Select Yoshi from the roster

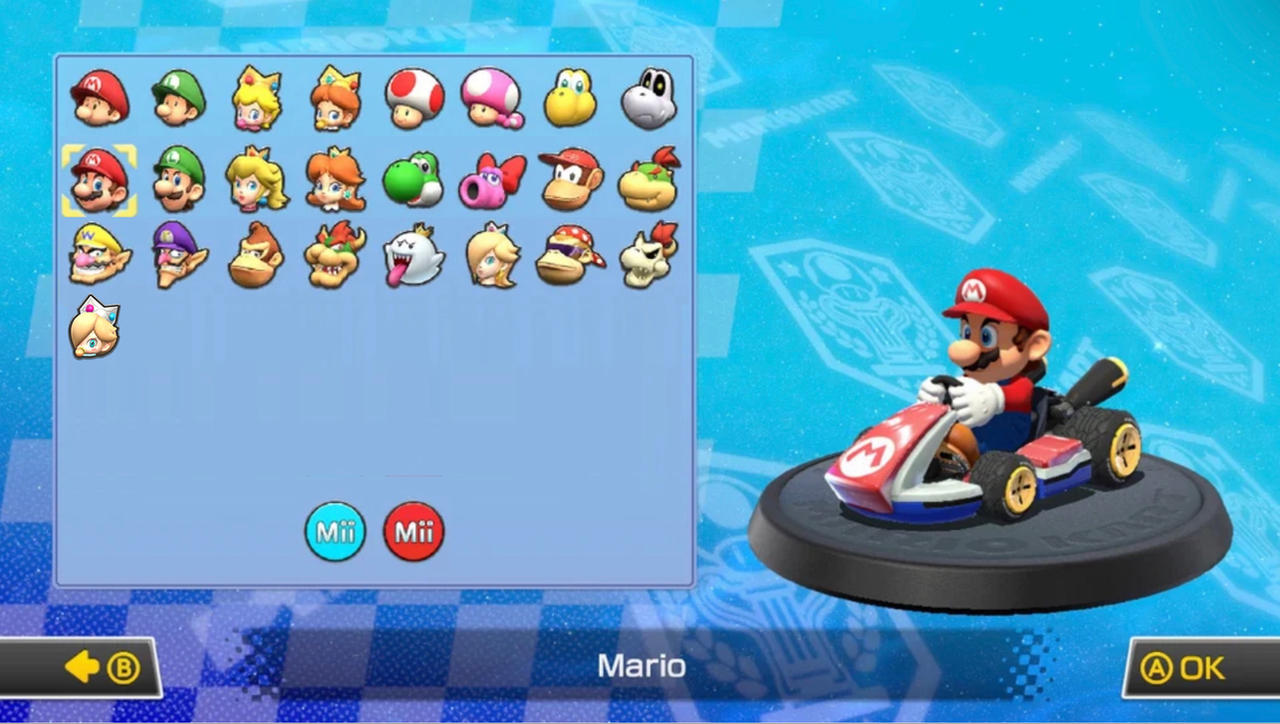pyautogui.click(x=413, y=180)
